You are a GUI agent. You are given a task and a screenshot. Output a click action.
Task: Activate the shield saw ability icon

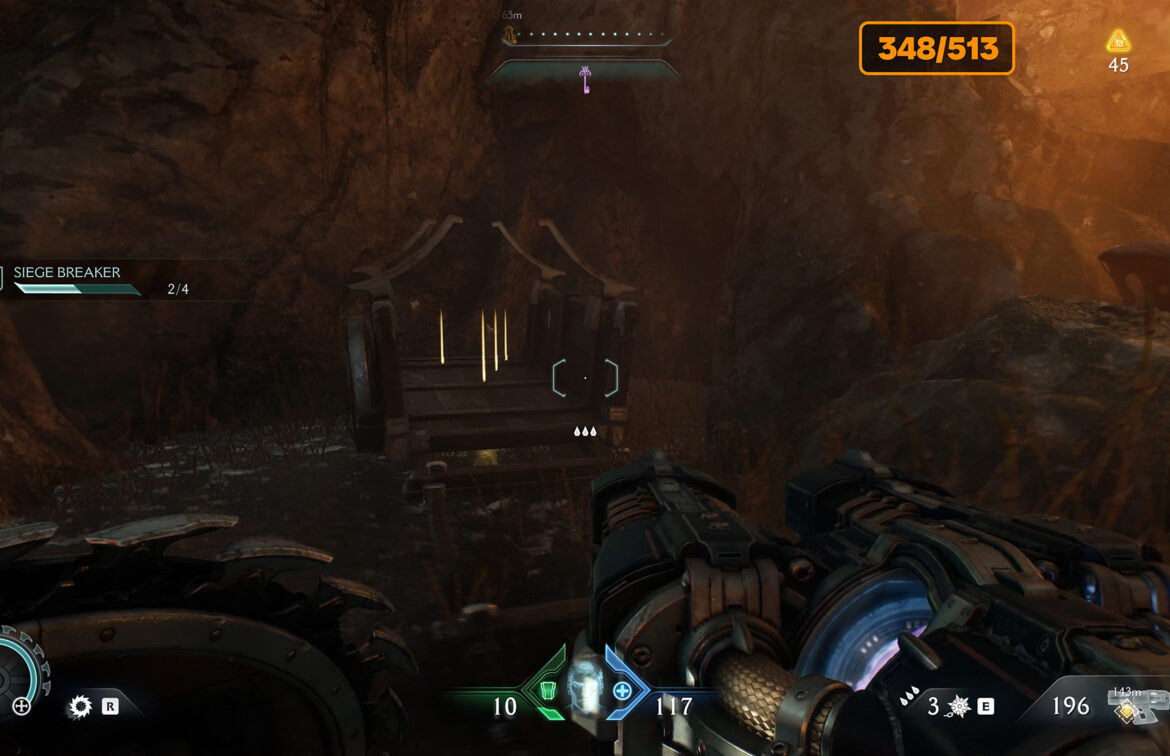[x=80, y=707]
